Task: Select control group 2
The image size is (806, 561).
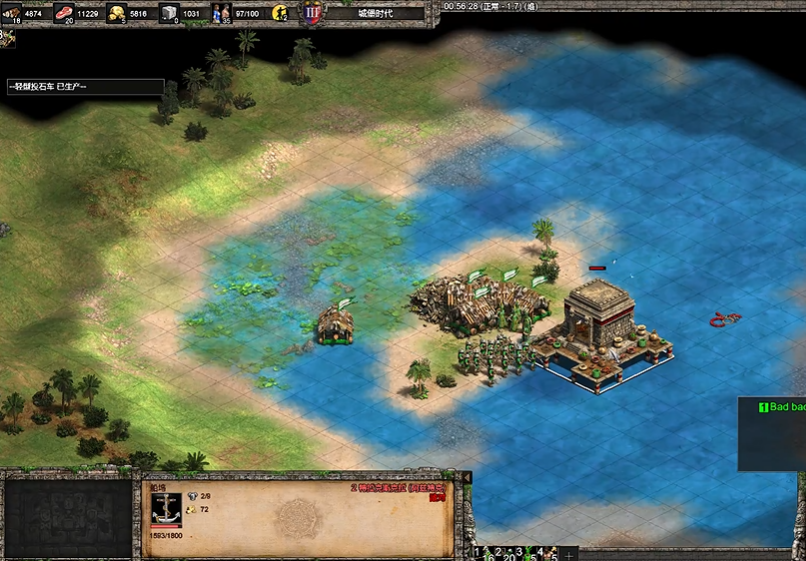Action: (x=502, y=553)
